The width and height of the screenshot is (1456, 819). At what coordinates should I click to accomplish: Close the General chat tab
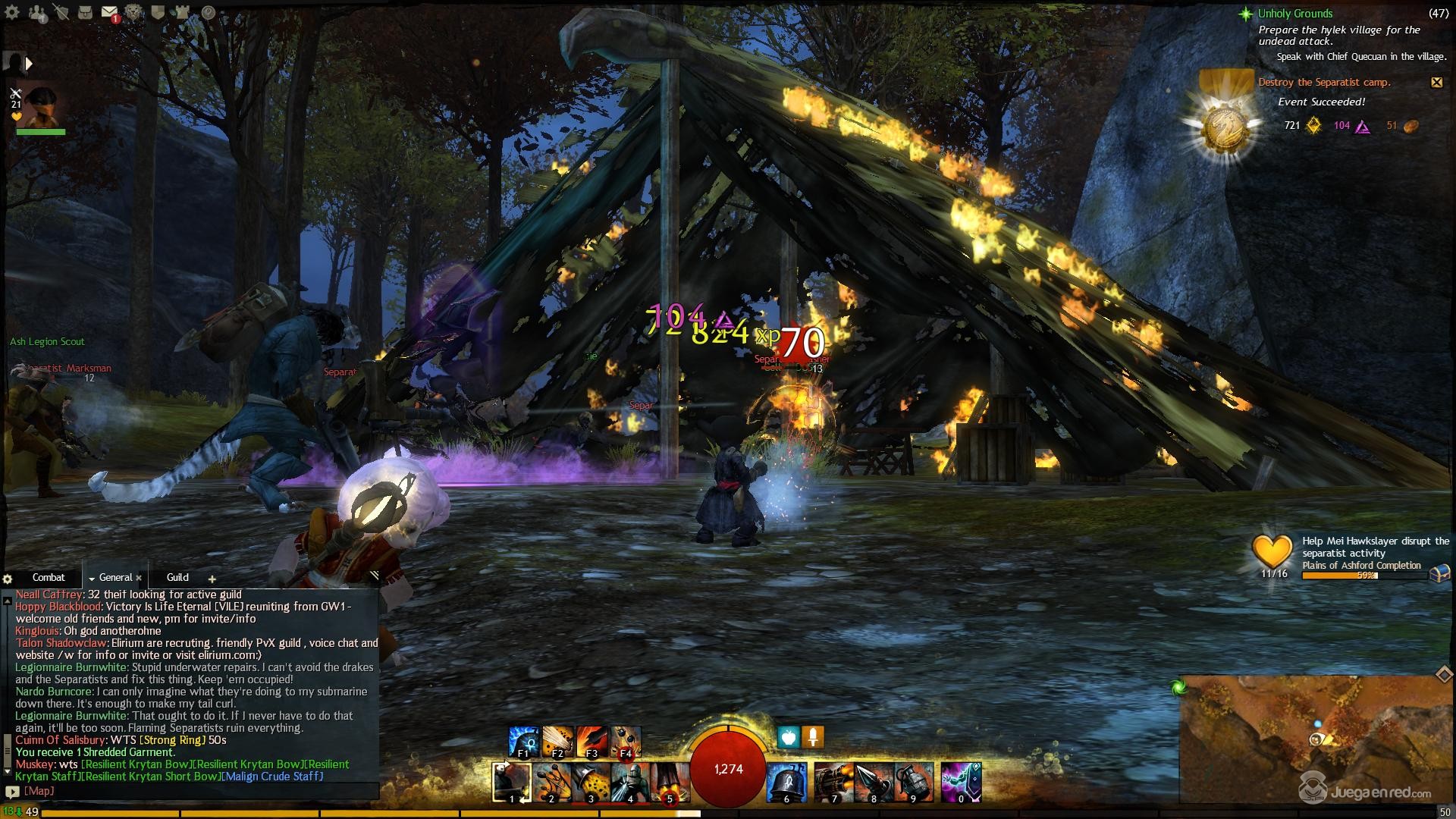click(139, 578)
